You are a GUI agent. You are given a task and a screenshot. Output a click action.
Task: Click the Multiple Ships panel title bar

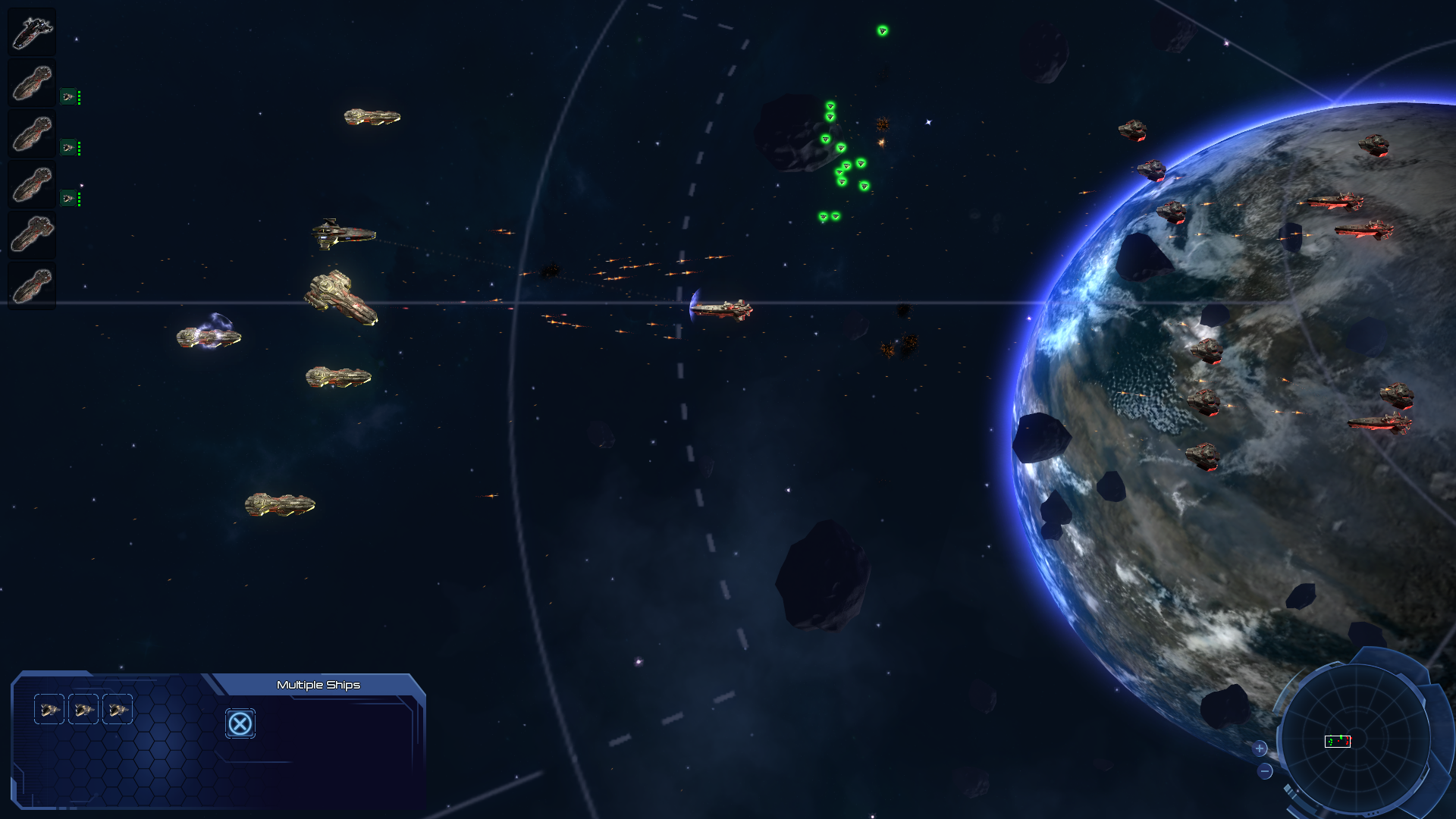click(x=318, y=684)
